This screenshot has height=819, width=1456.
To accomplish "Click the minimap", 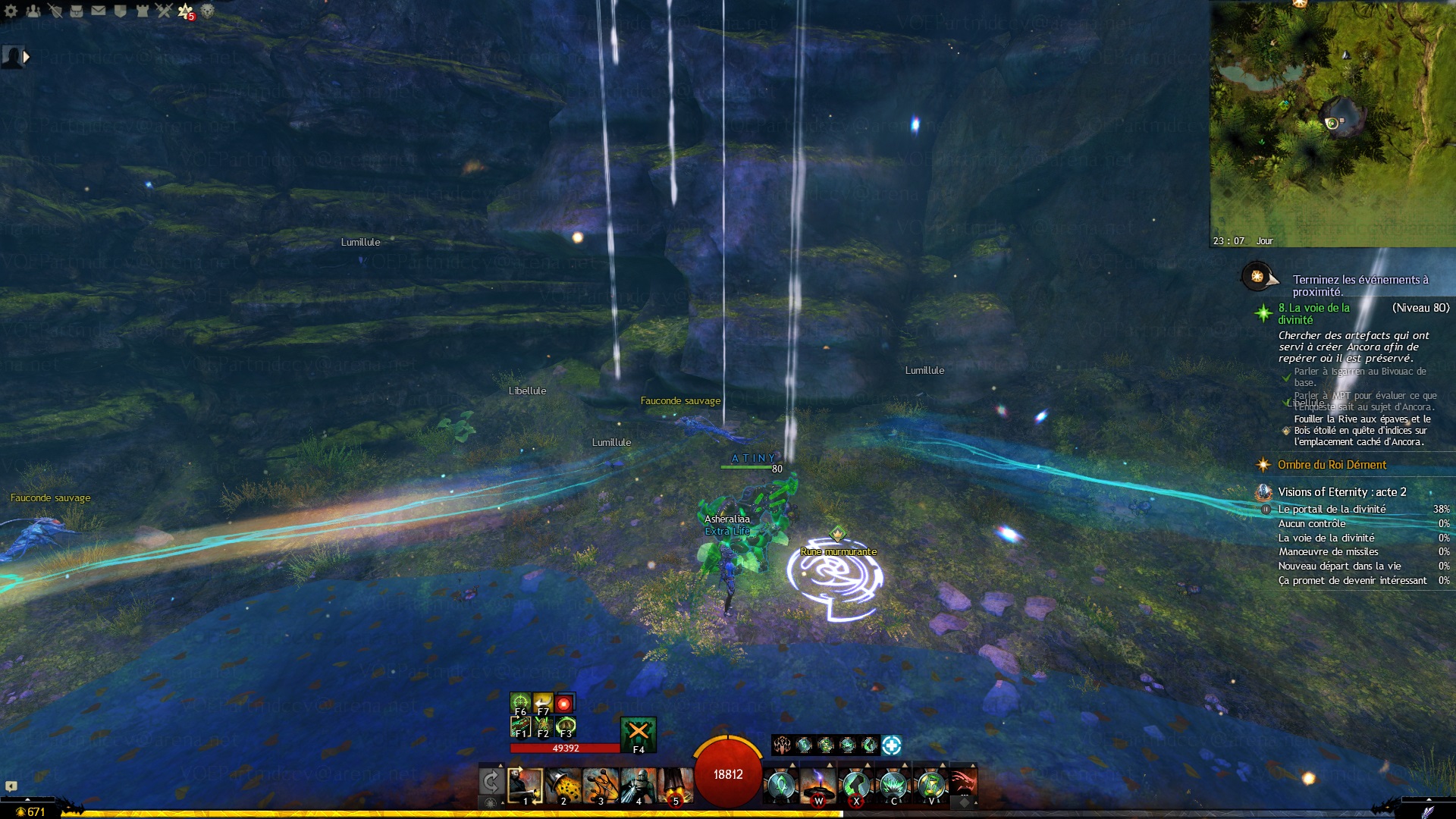I will point(1332,123).
